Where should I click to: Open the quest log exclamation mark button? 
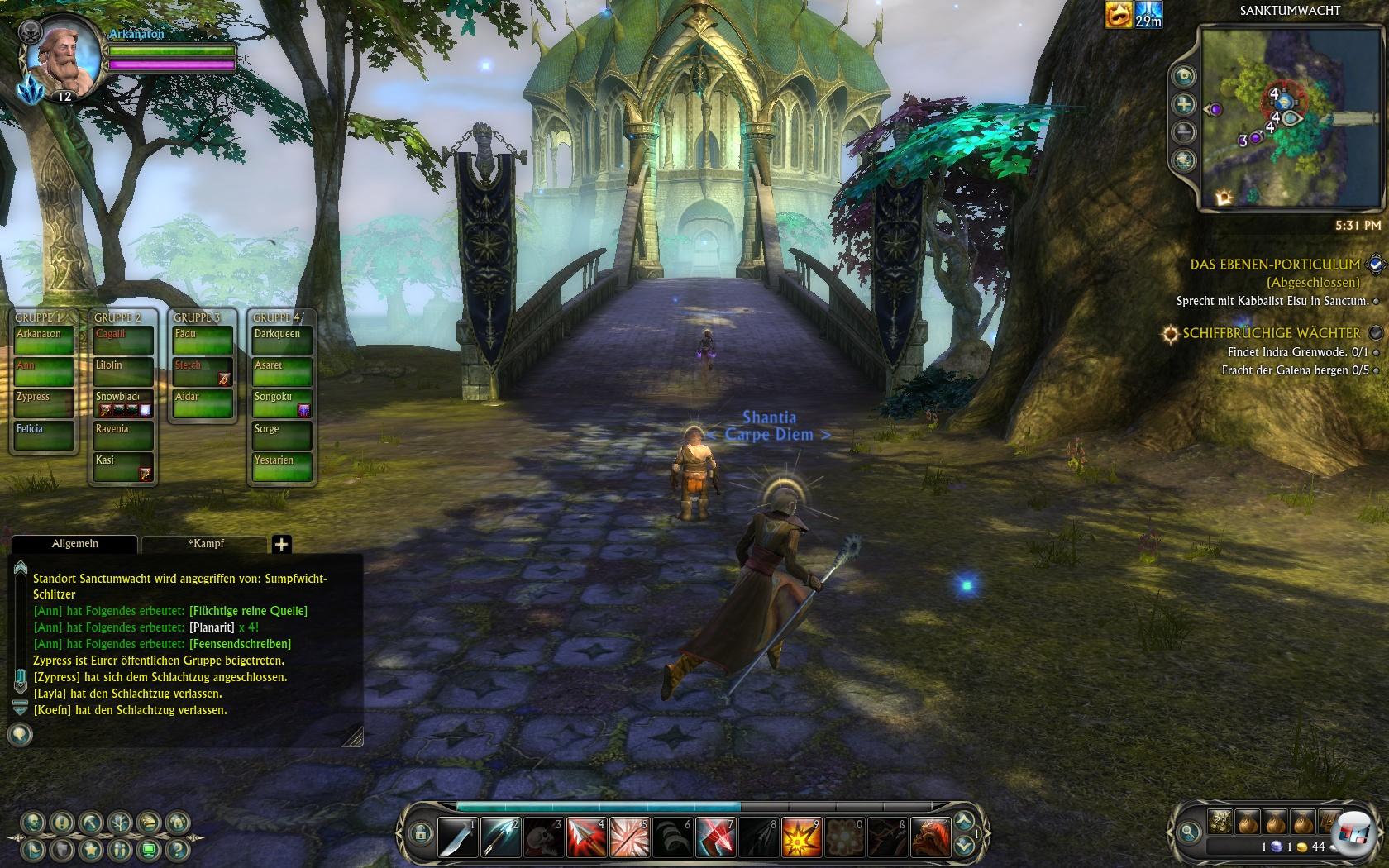(x=62, y=823)
